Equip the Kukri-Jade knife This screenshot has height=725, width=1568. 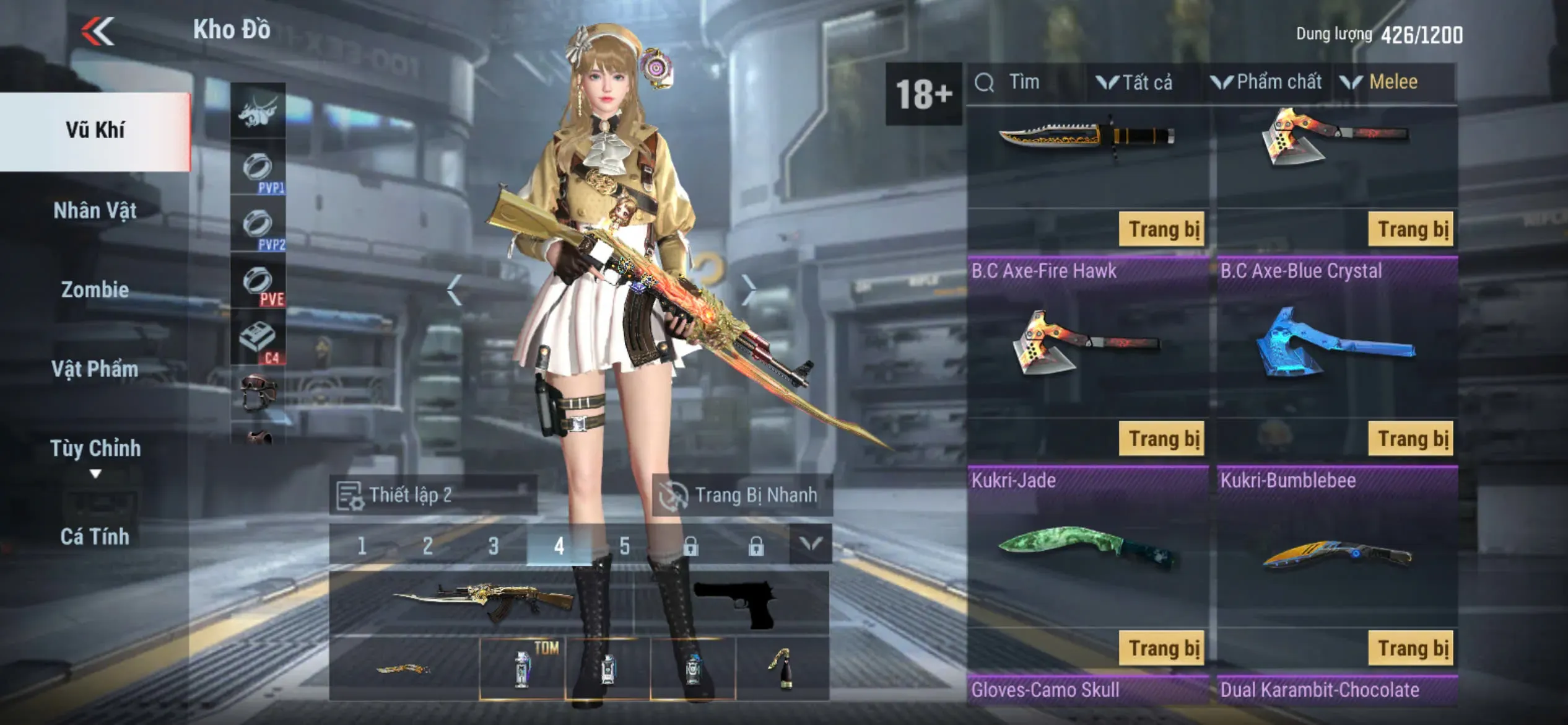coord(1162,648)
